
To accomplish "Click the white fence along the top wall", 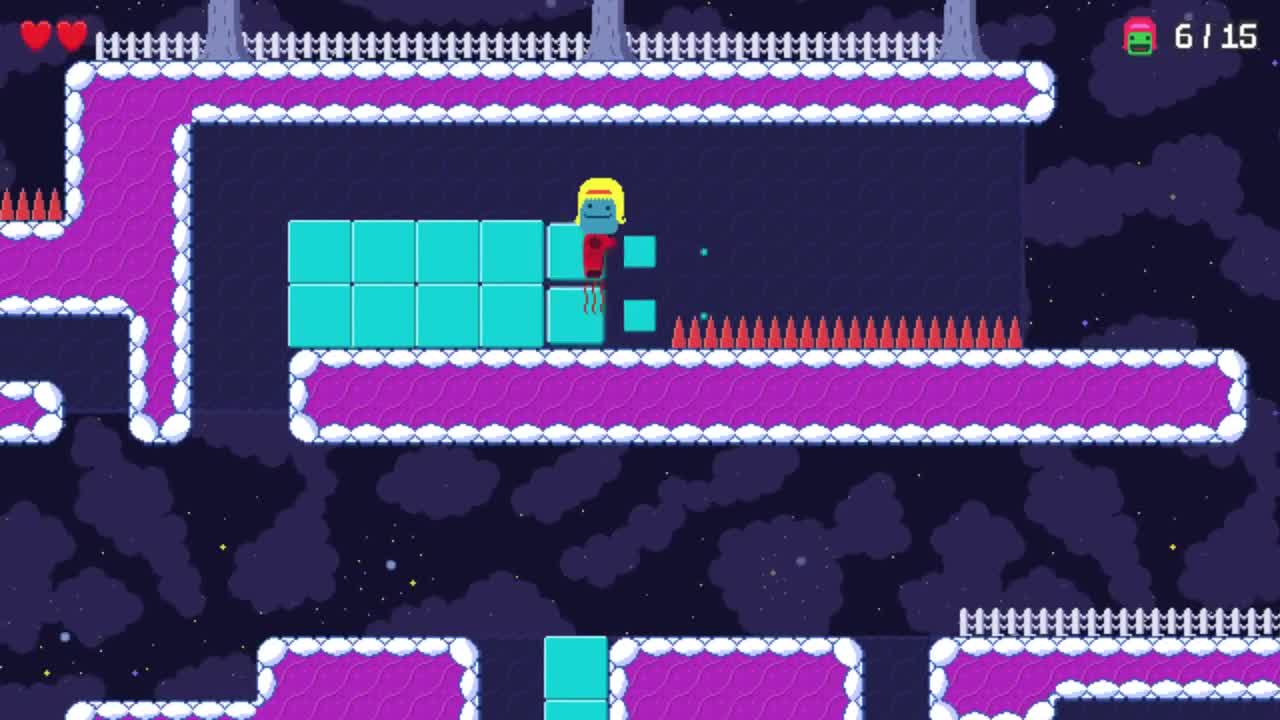I will point(400,45).
